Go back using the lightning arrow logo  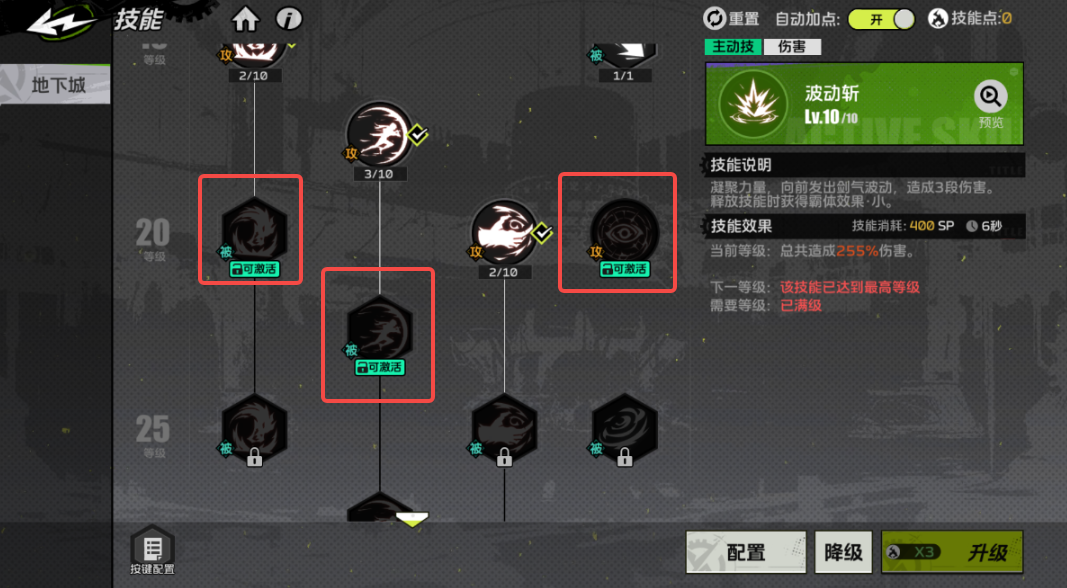coord(60,24)
